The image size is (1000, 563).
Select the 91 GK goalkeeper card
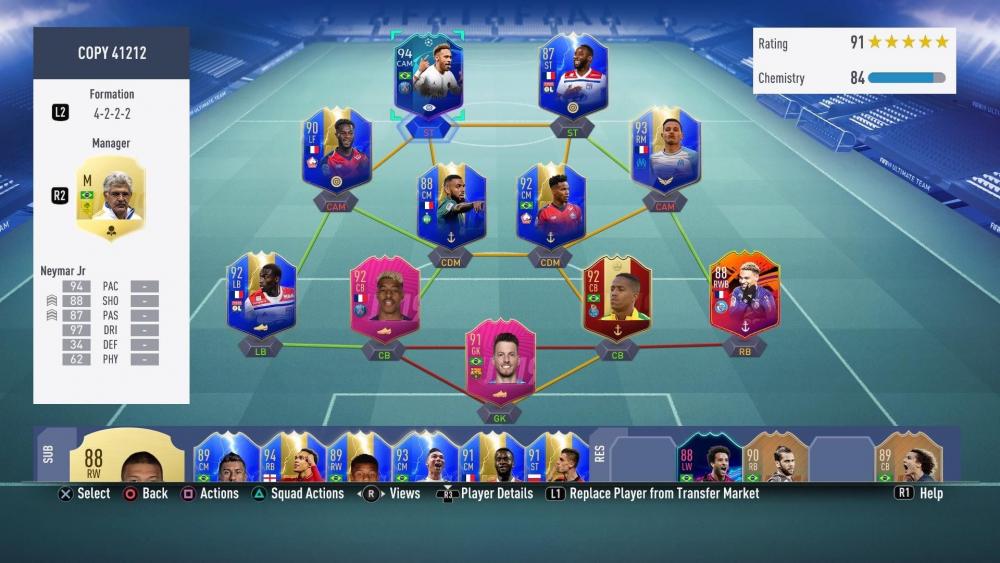500,360
